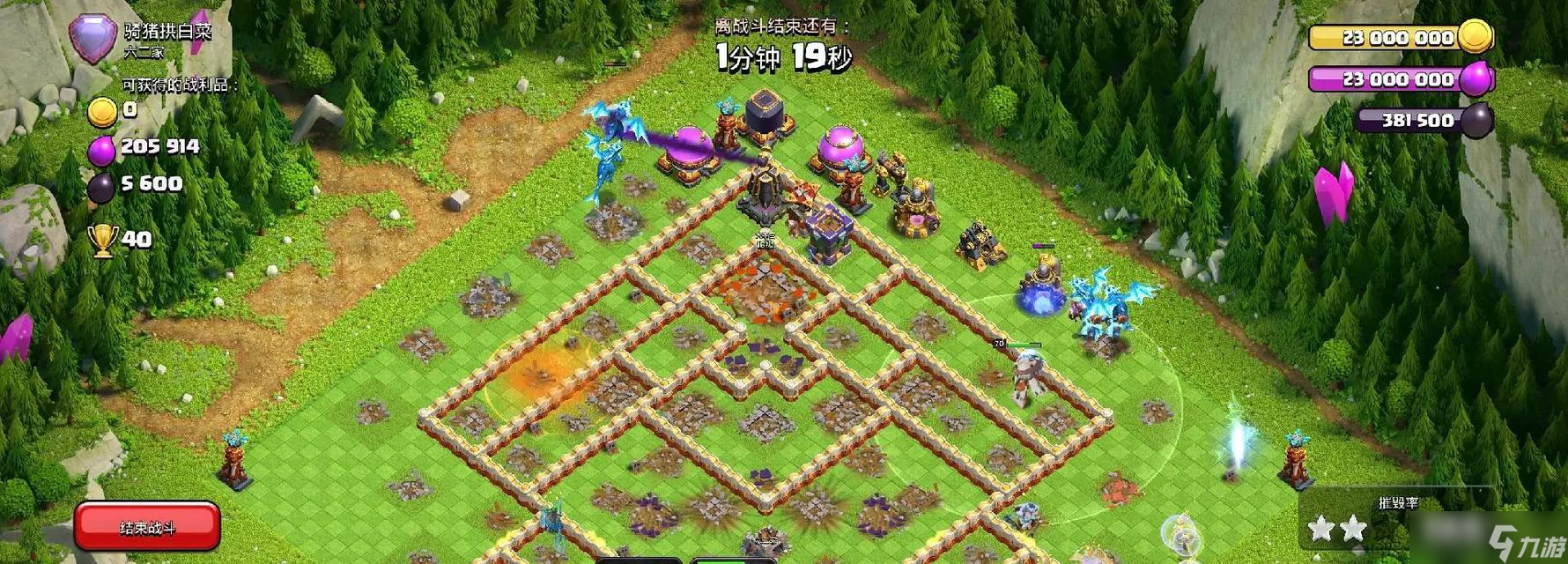Click the opponent's purple league badge
Image resolution: width=1568 pixels, height=564 pixels.
(x=92, y=37)
